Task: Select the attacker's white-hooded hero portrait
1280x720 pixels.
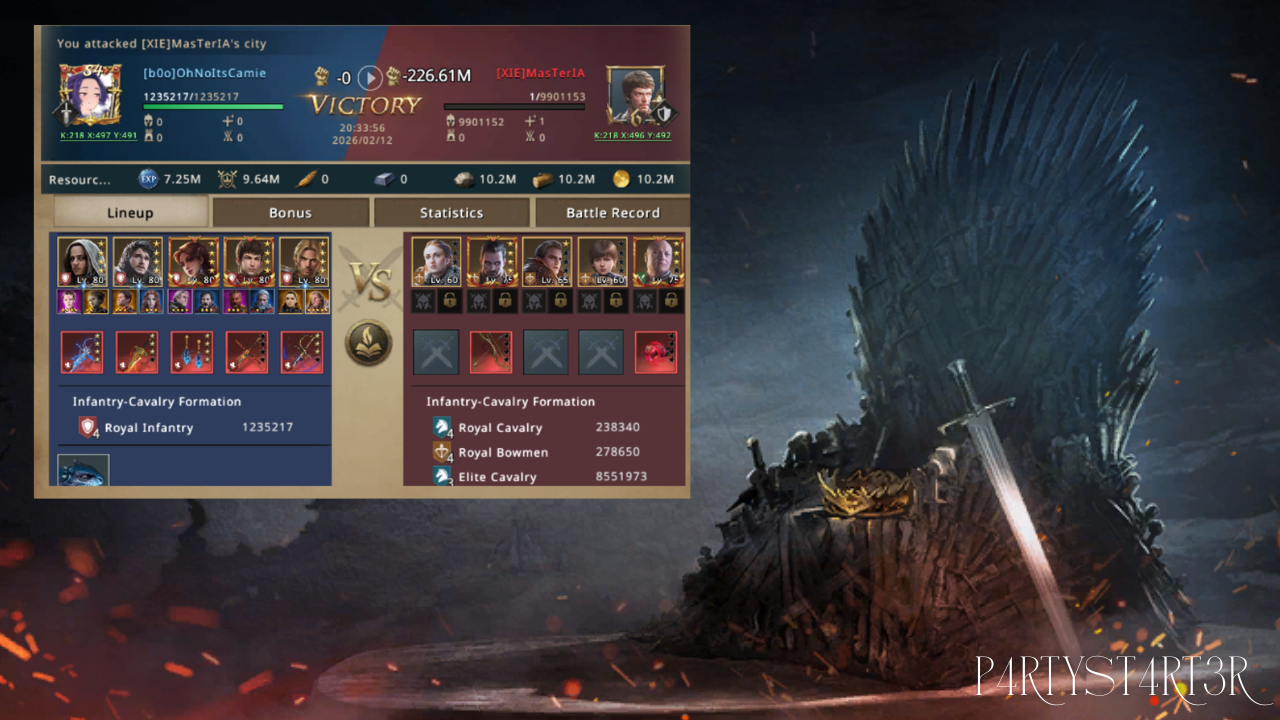Action: point(82,262)
